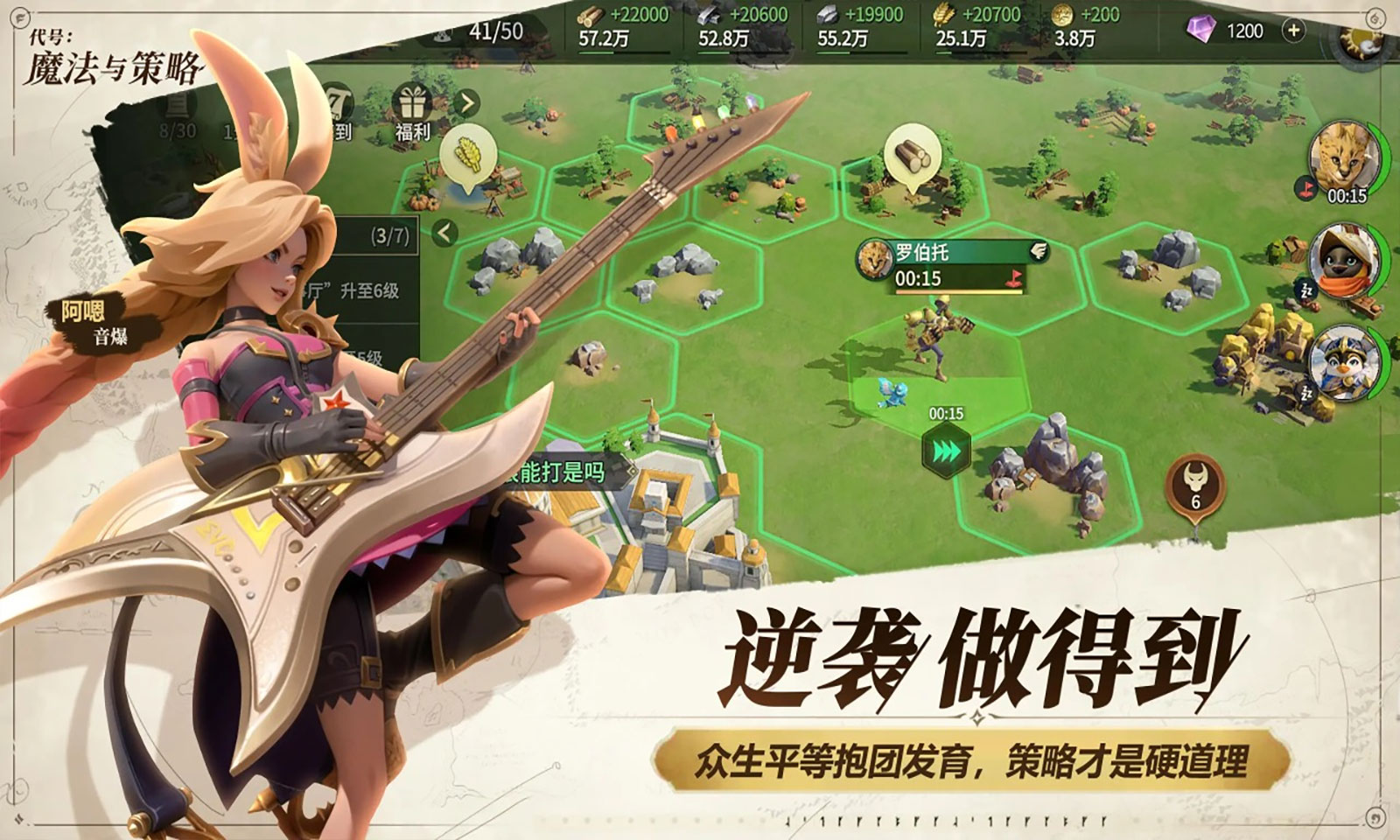The image size is (1400, 840).
Task: Expand the side menu with the right arrow
Action: (467, 101)
